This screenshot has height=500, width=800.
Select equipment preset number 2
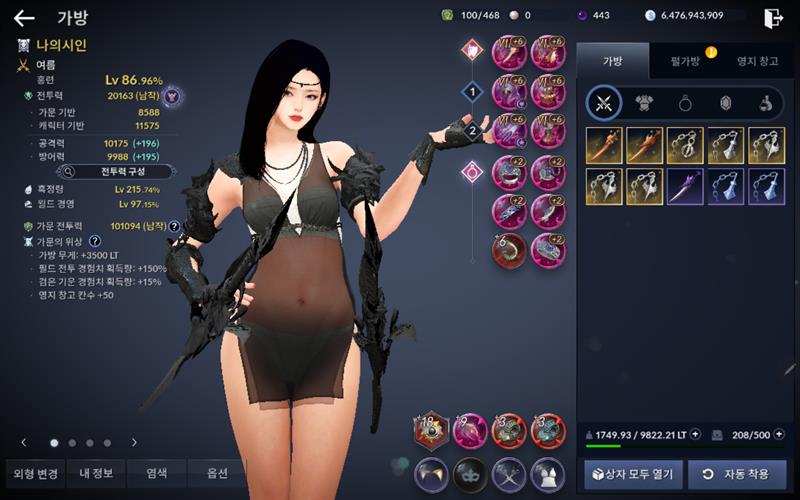pyautogui.click(x=471, y=130)
